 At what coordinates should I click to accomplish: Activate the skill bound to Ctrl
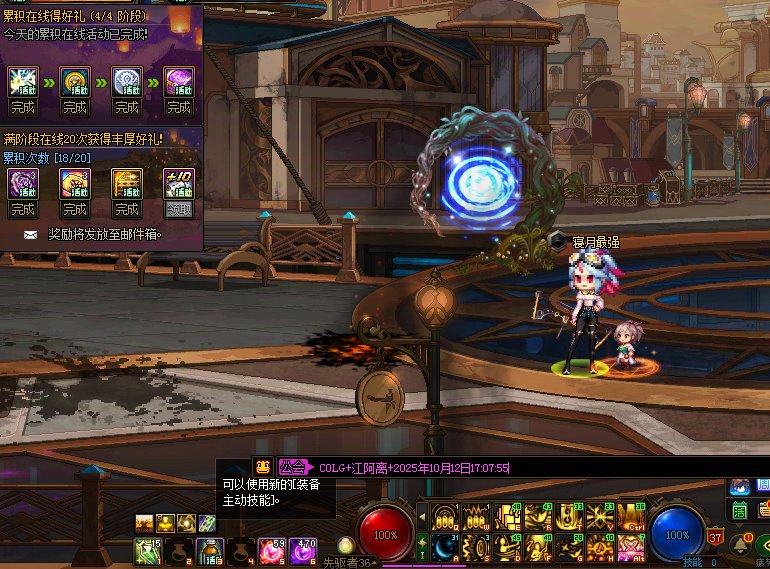[x=632, y=515]
